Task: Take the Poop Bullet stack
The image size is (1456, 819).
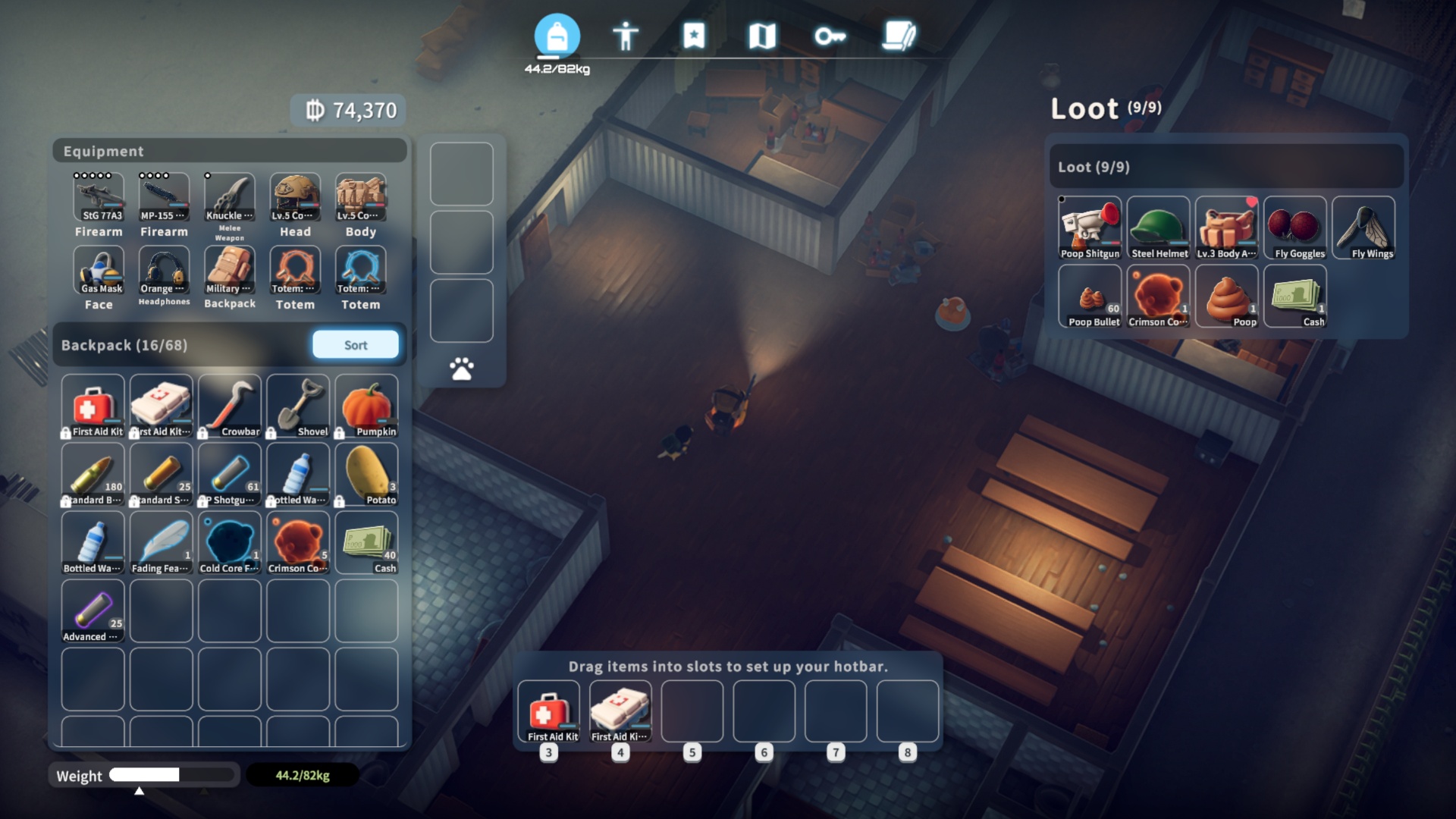Action: pos(1090,296)
